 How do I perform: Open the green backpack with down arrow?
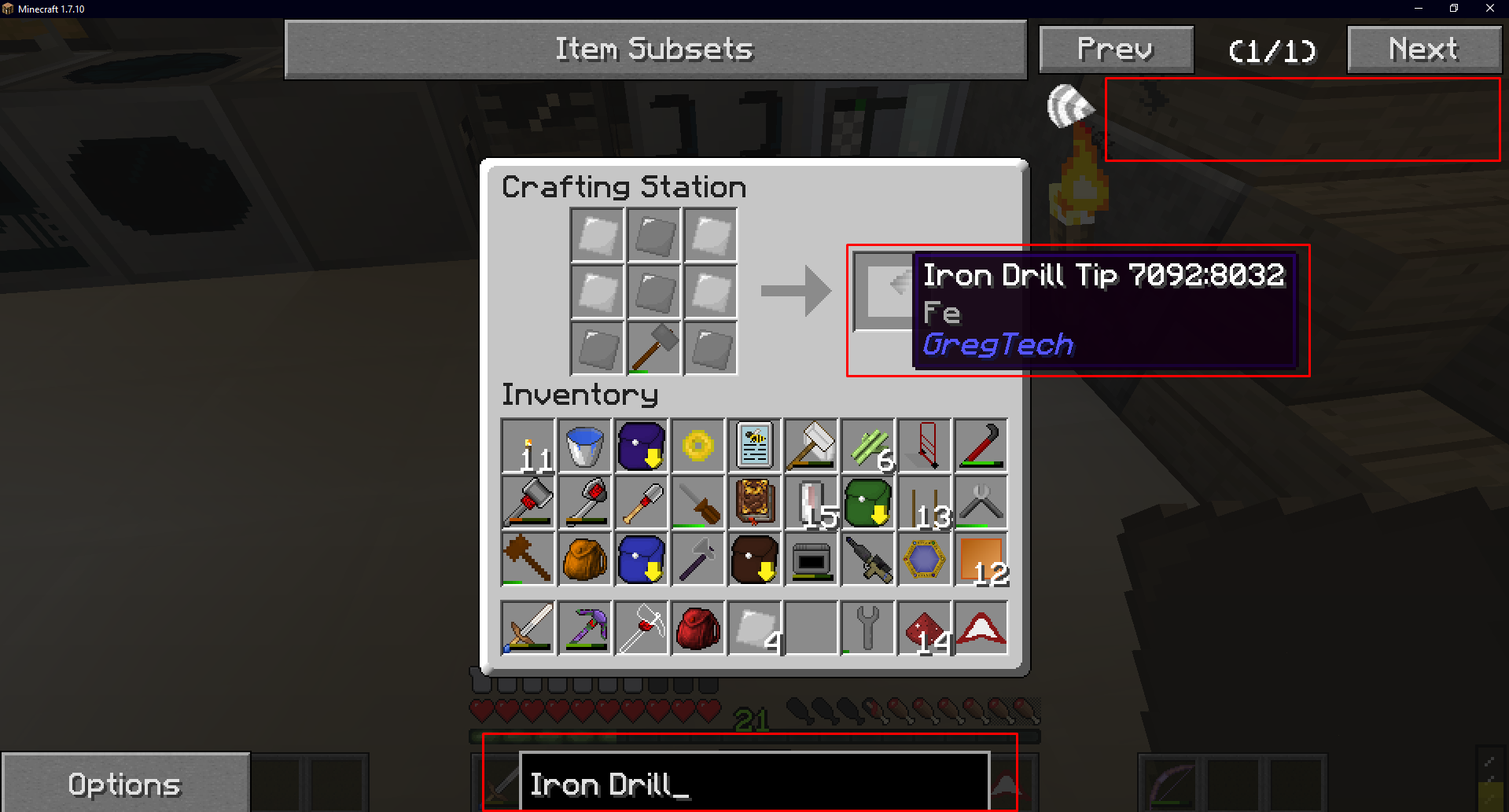868,502
